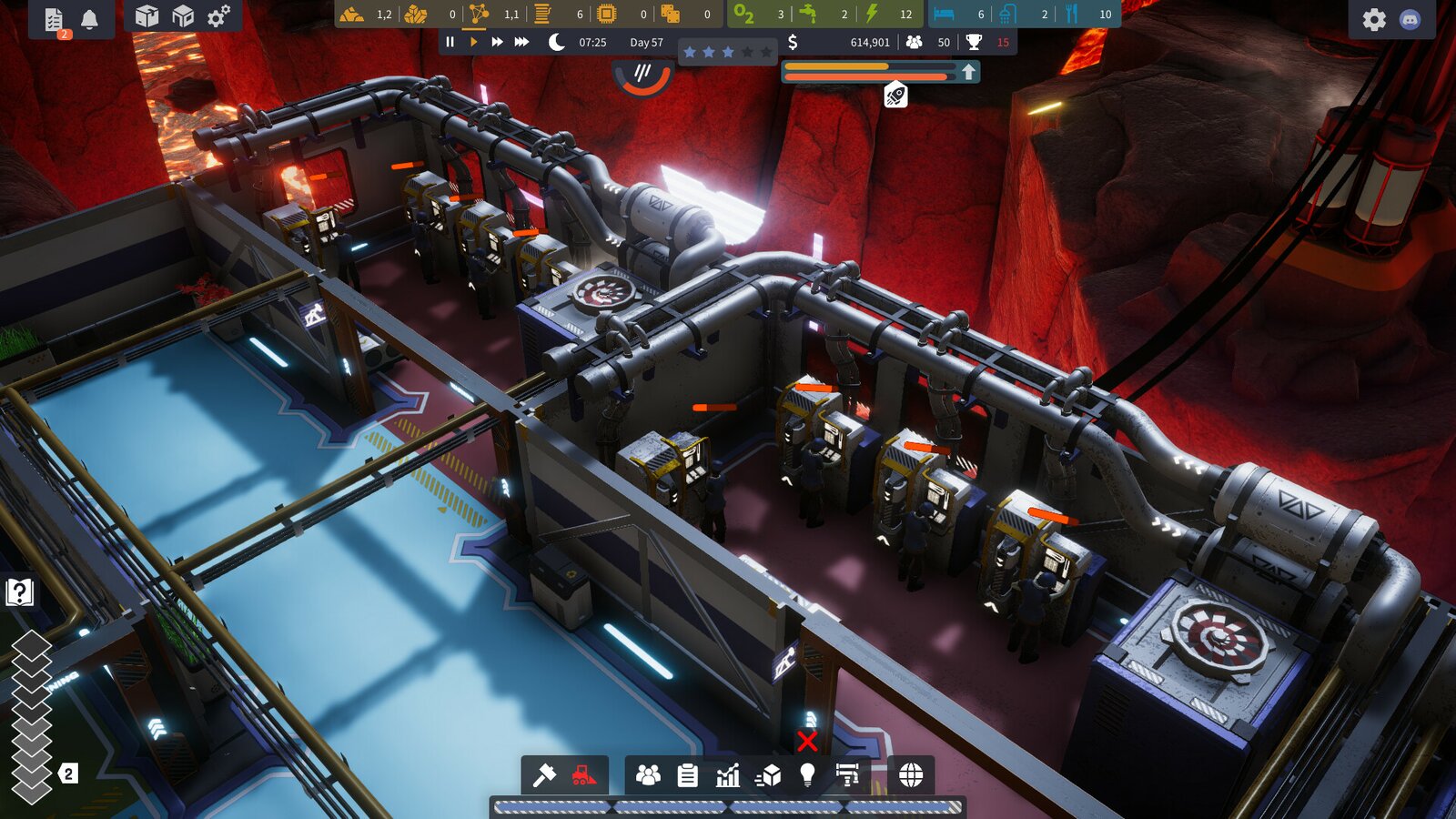Set game to normal play speed

click(473, 42)
